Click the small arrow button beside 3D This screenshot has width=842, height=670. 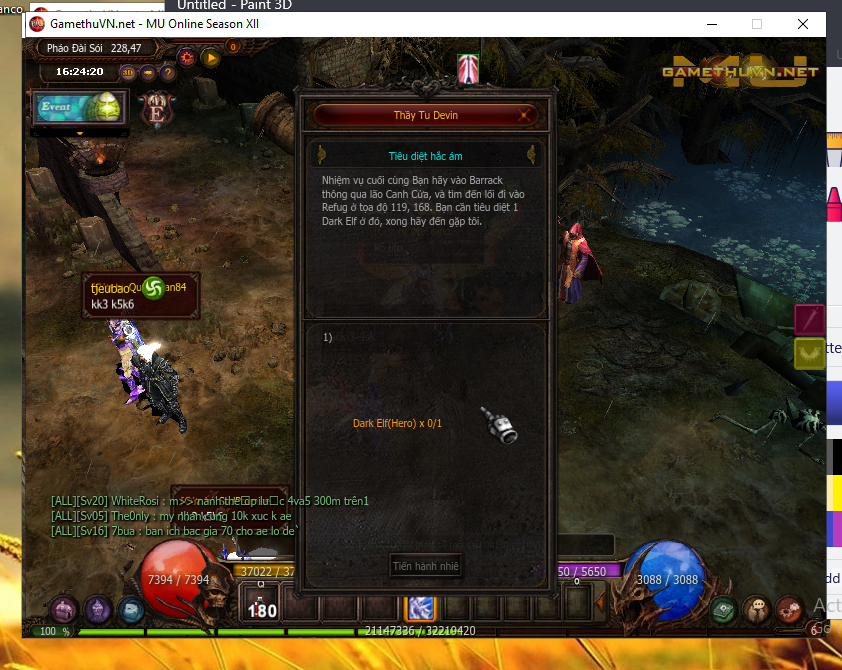147,72
